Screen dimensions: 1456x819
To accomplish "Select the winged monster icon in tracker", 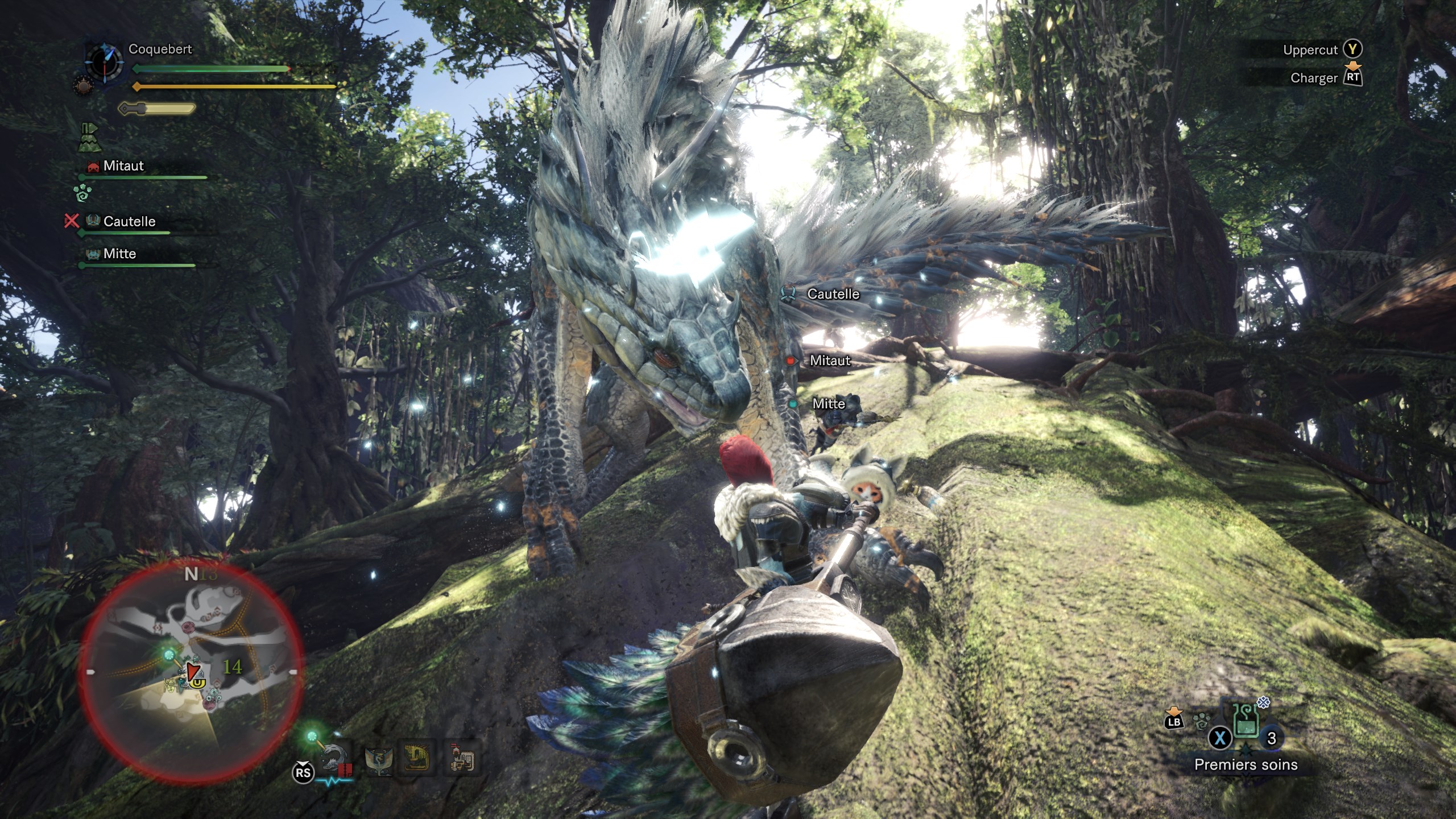I will (378, 759).
